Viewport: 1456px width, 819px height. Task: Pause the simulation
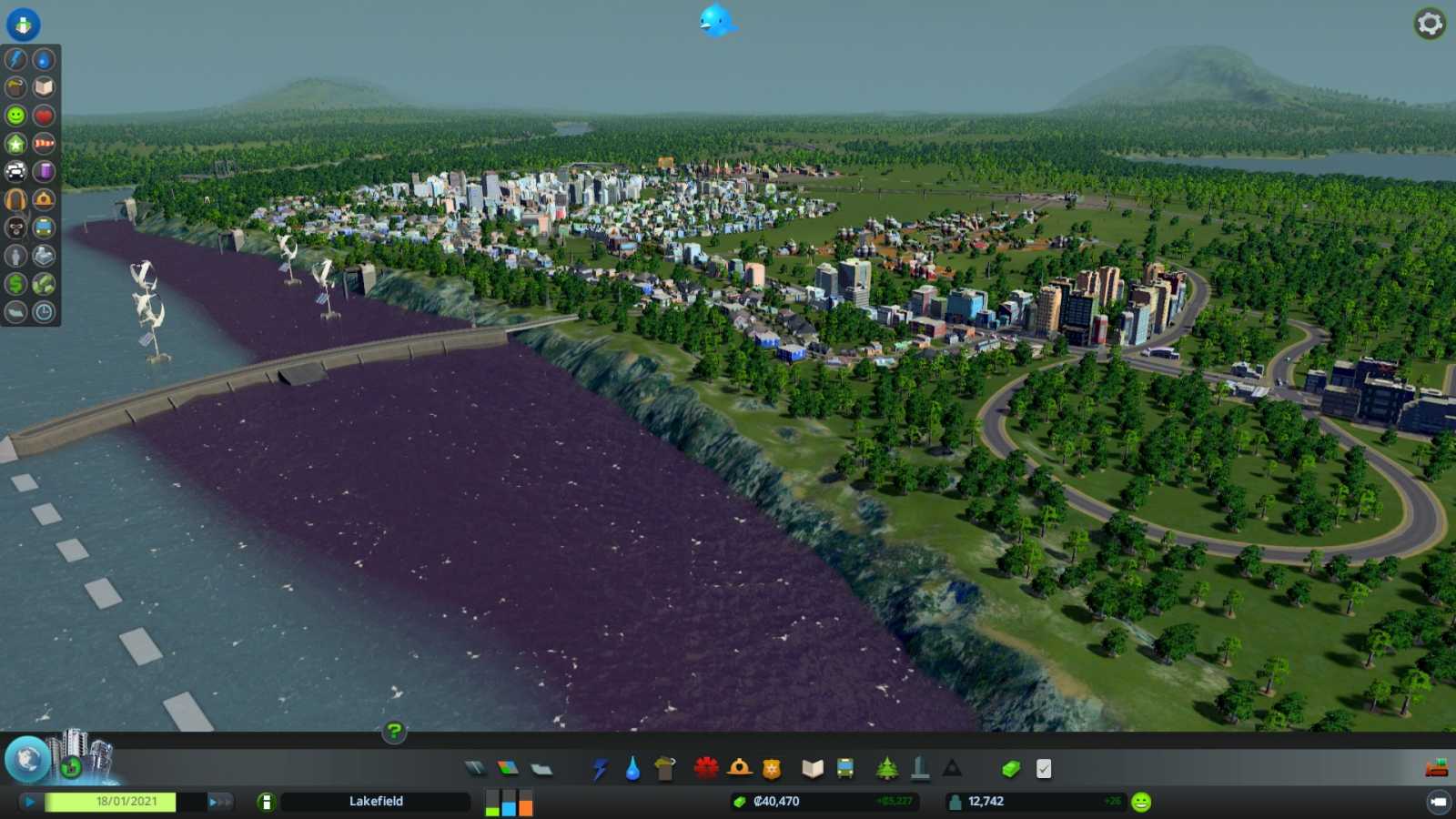point(32,802)
